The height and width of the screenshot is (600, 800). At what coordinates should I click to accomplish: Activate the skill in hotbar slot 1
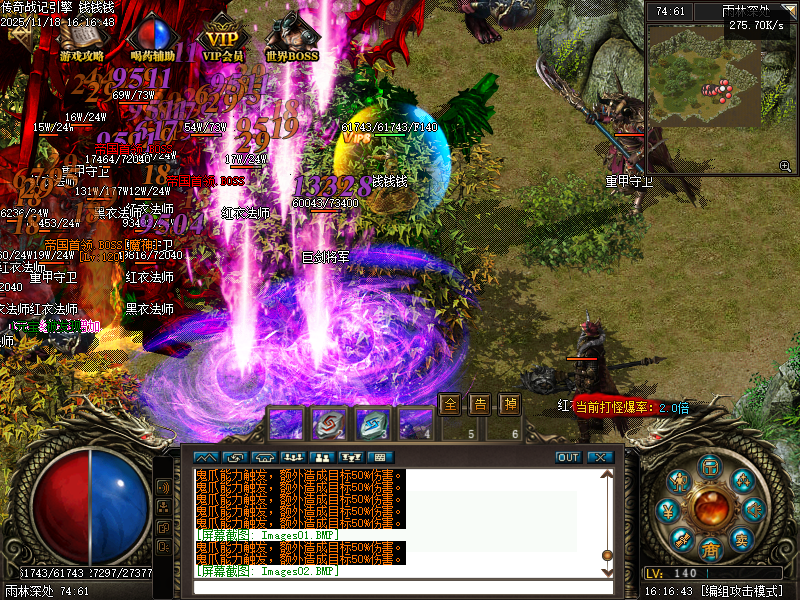[286, 424]
